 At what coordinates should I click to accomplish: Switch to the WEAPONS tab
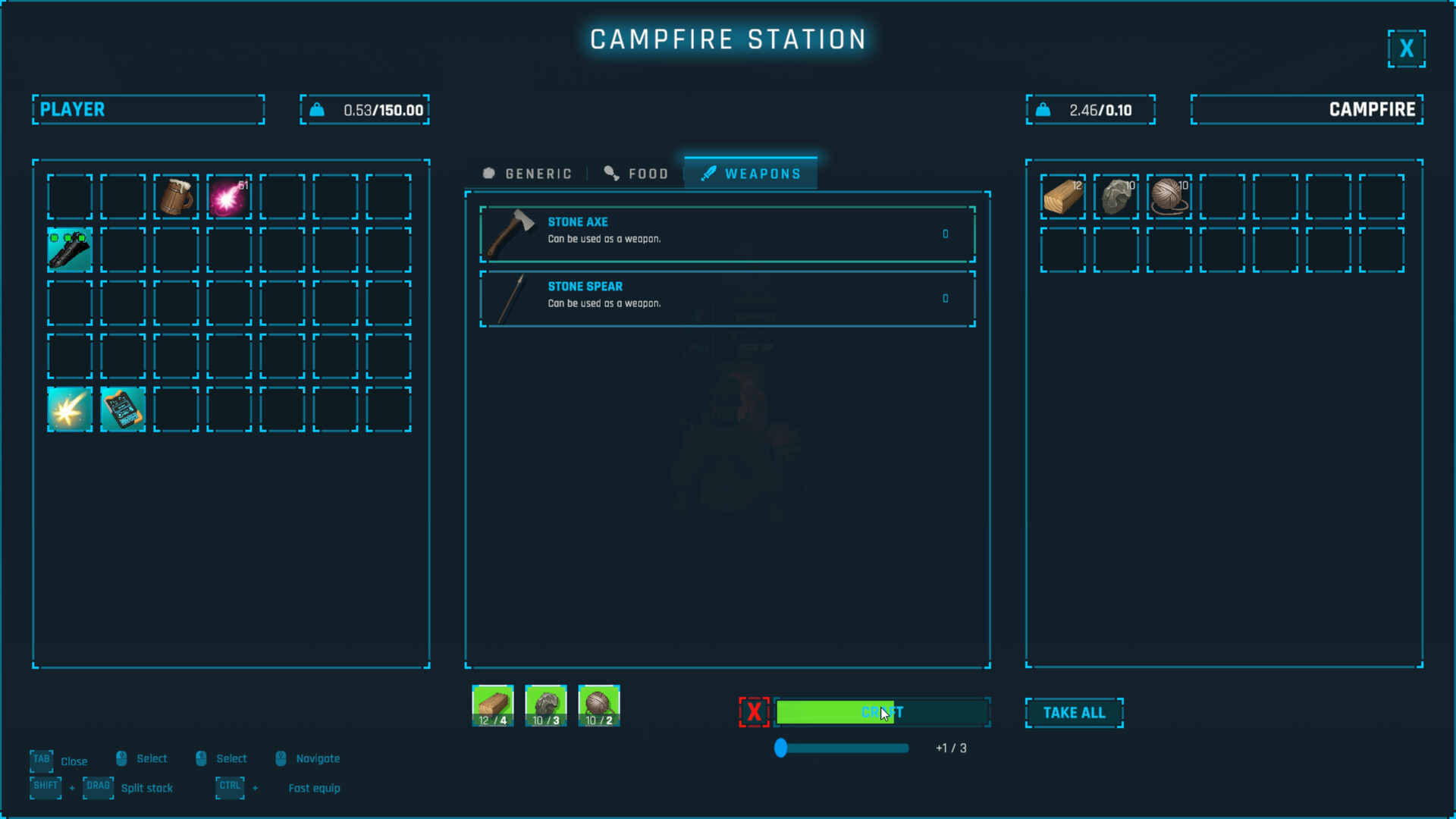750,173
